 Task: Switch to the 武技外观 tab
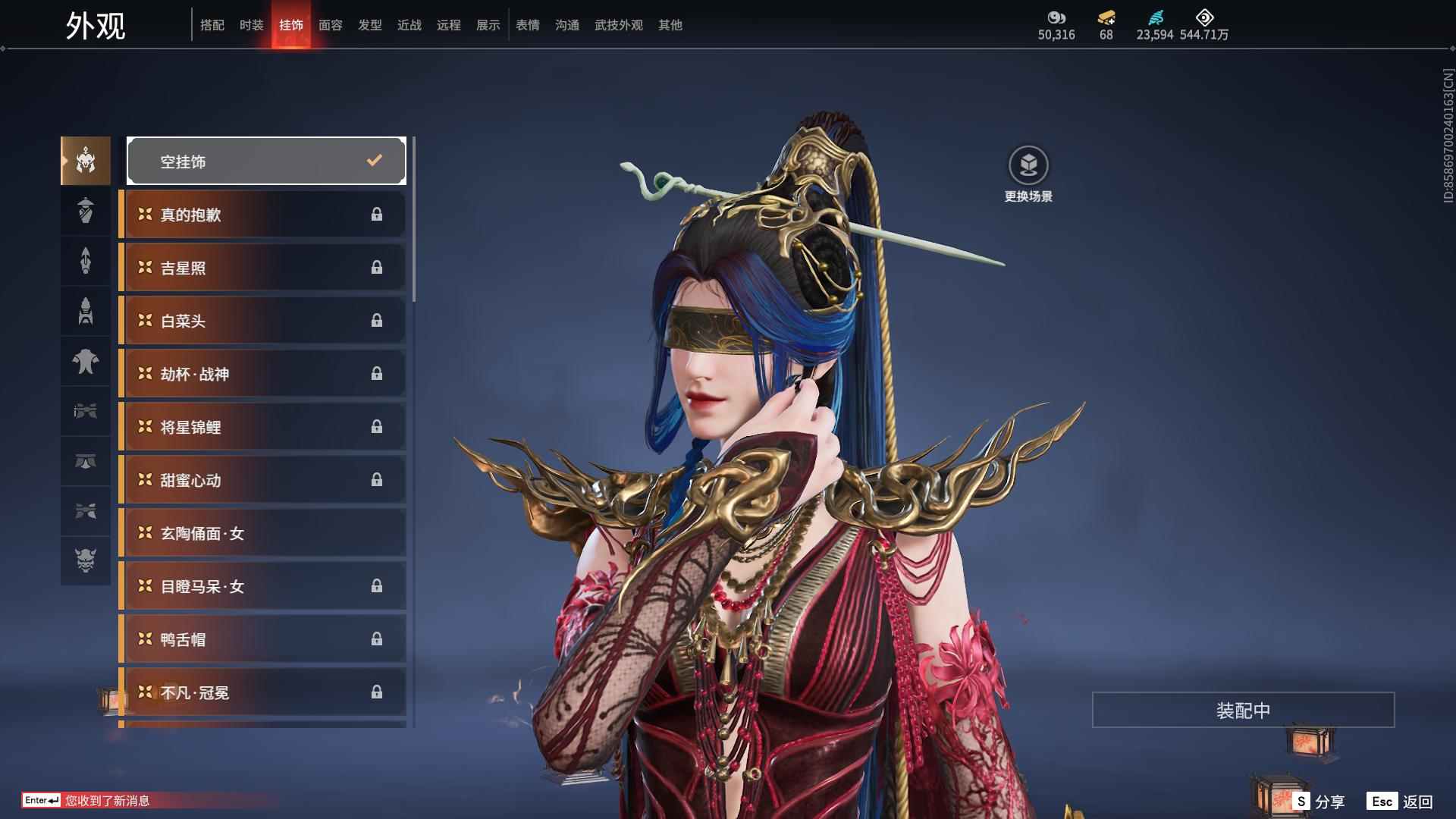618,25
